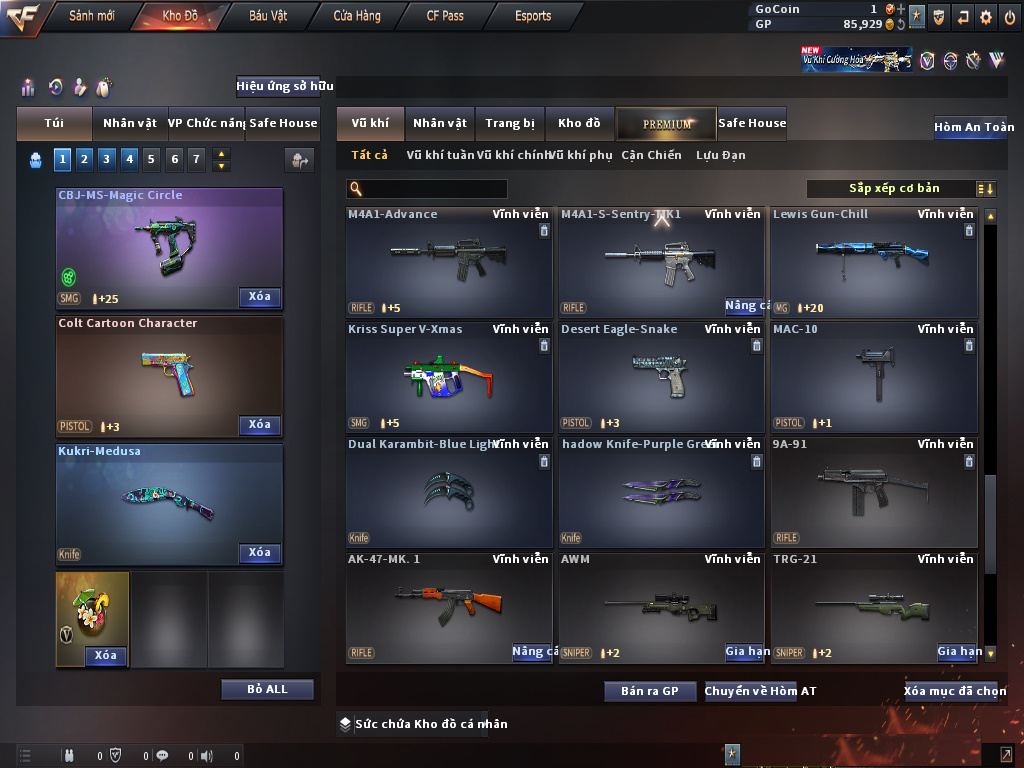Switch to the PREMIUM tab
Screen dimensions: 1024x768
point(666,124)
